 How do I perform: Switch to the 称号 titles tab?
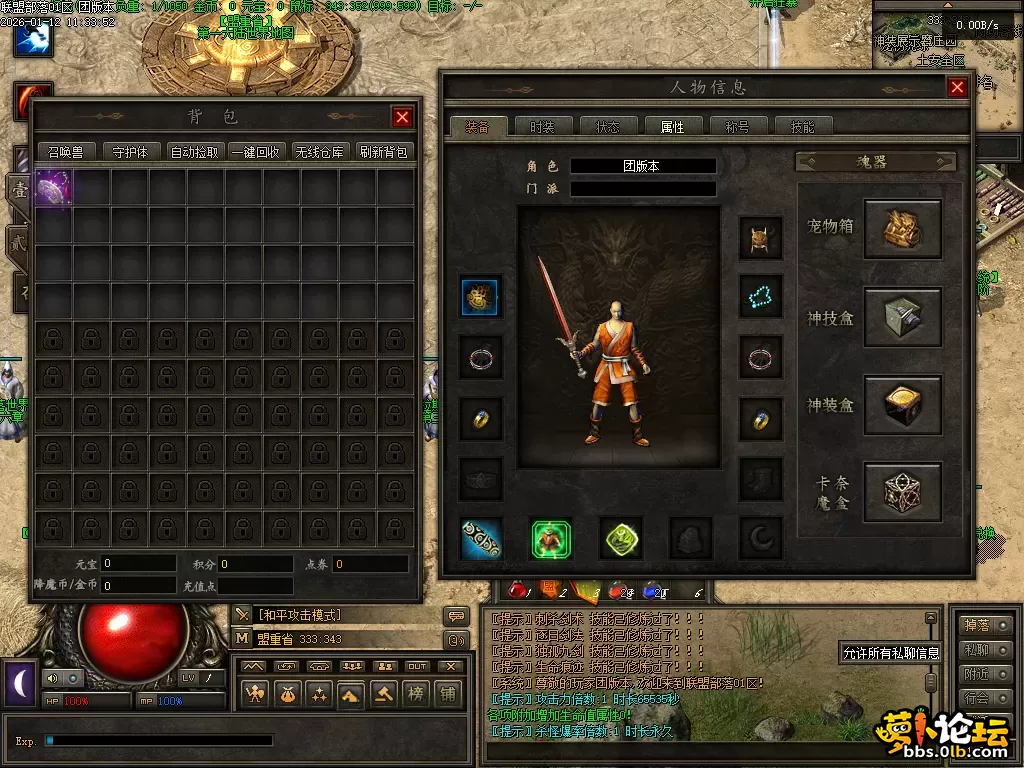point(737,127)
